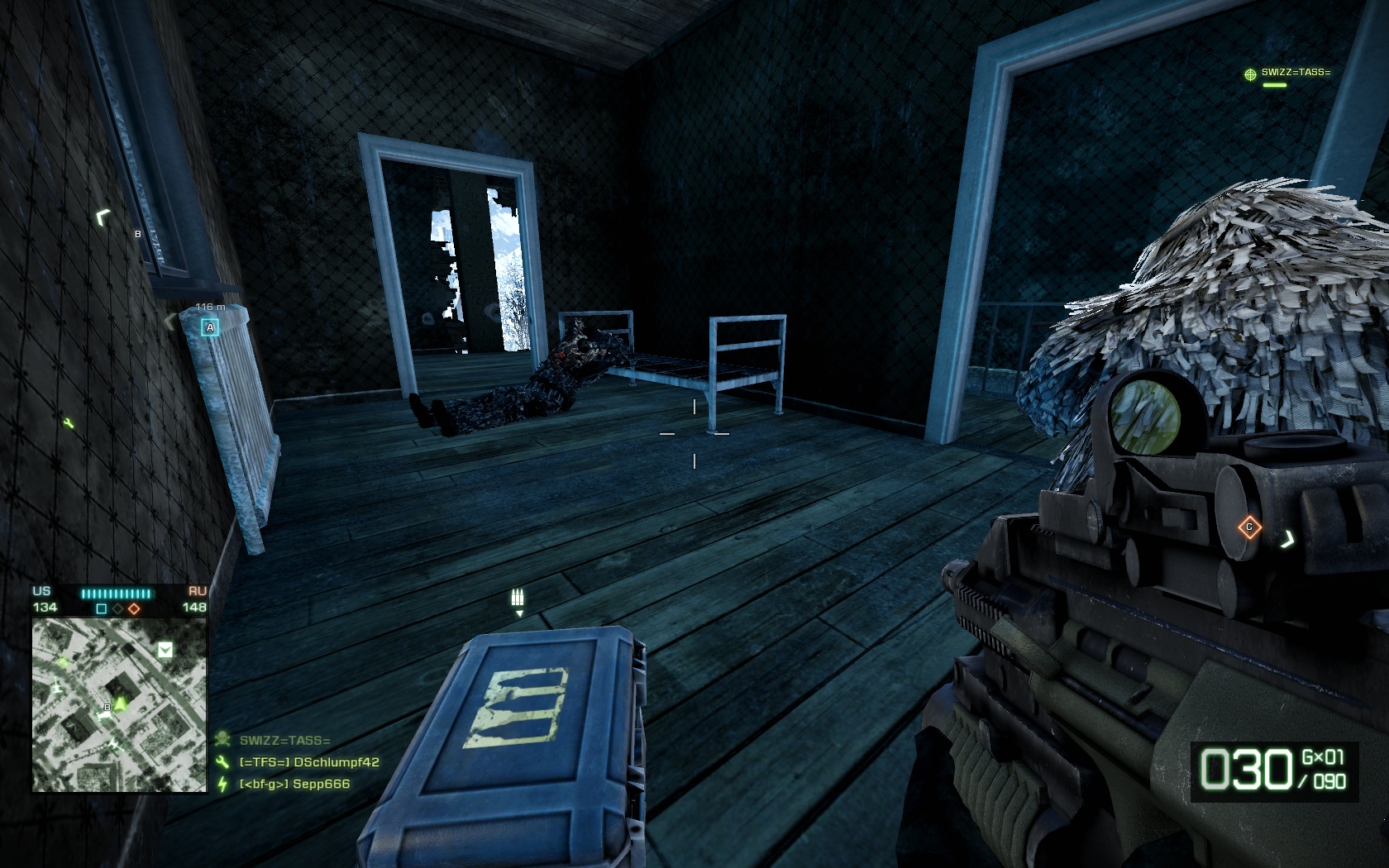Select the objective A marker showing 116 m

coord(210,327)
